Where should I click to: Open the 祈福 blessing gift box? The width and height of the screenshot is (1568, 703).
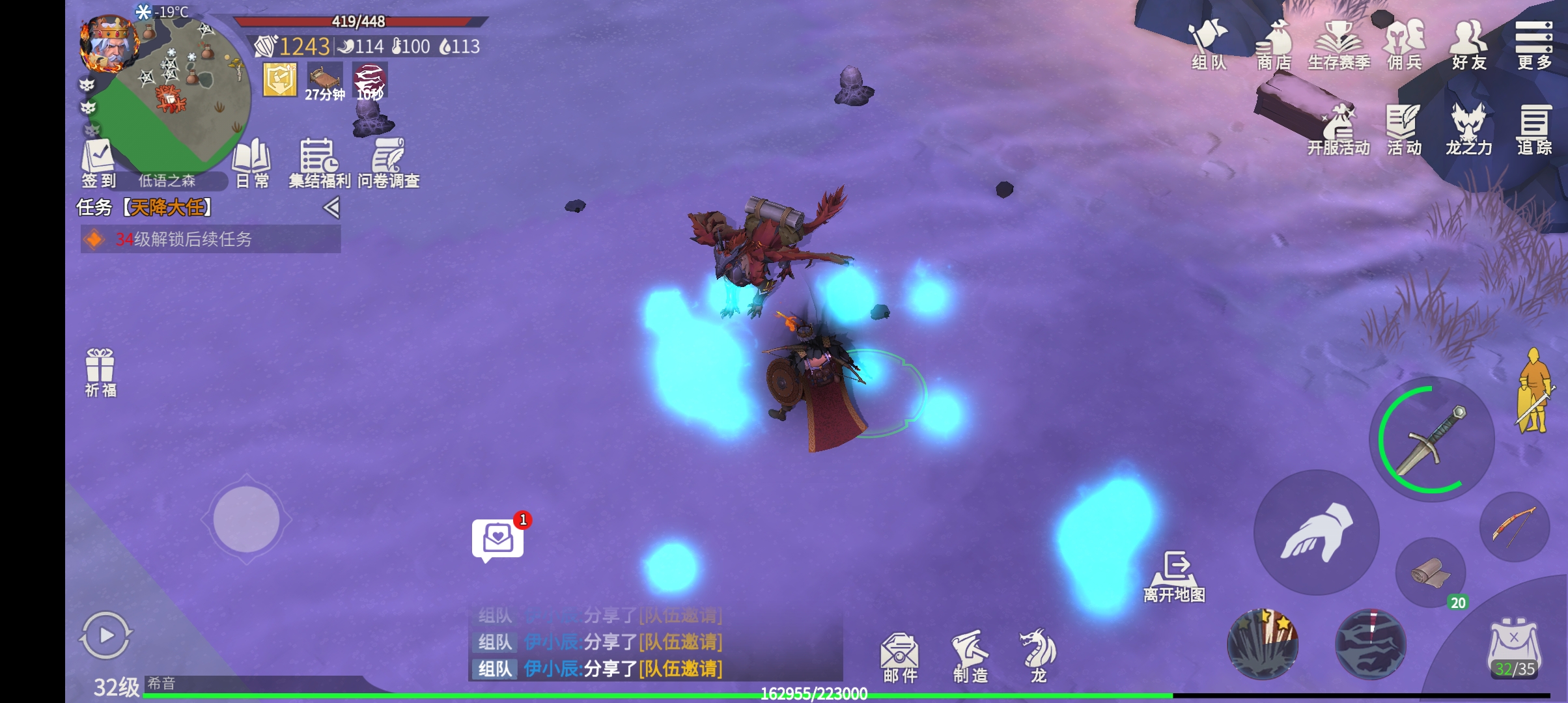click(100, 372)
